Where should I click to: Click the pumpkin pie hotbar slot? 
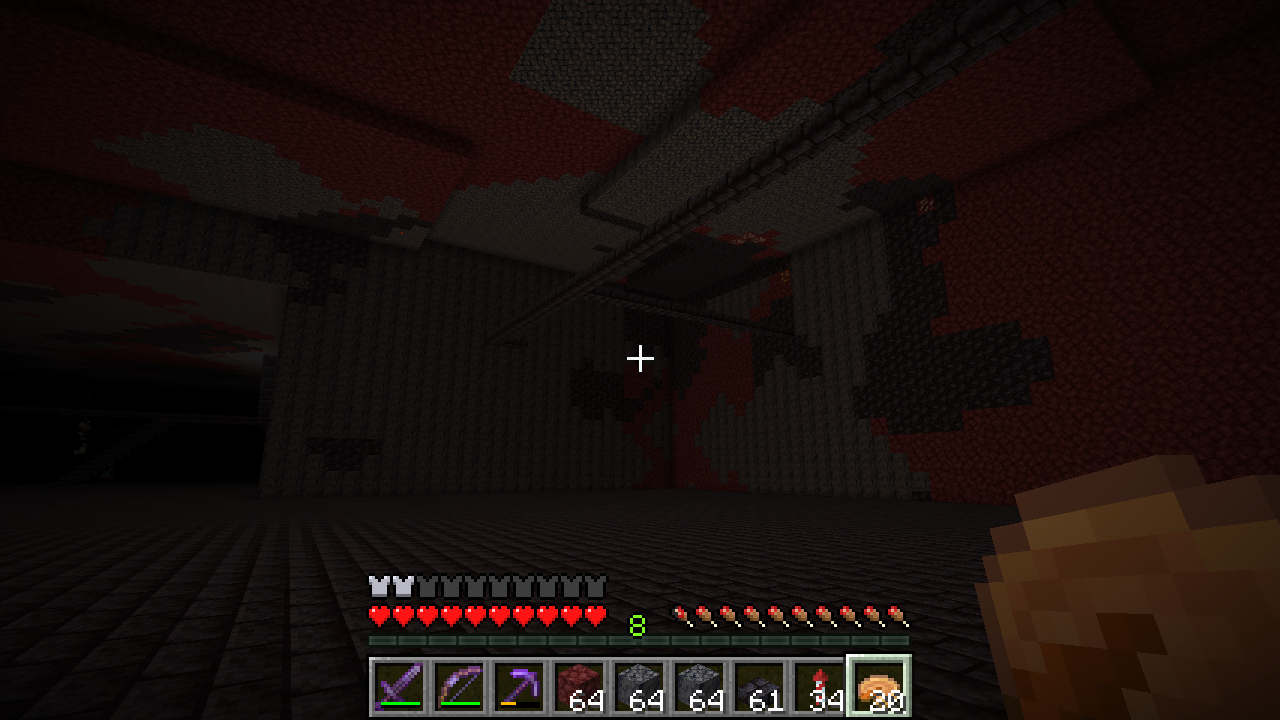[x=879, y=686]
